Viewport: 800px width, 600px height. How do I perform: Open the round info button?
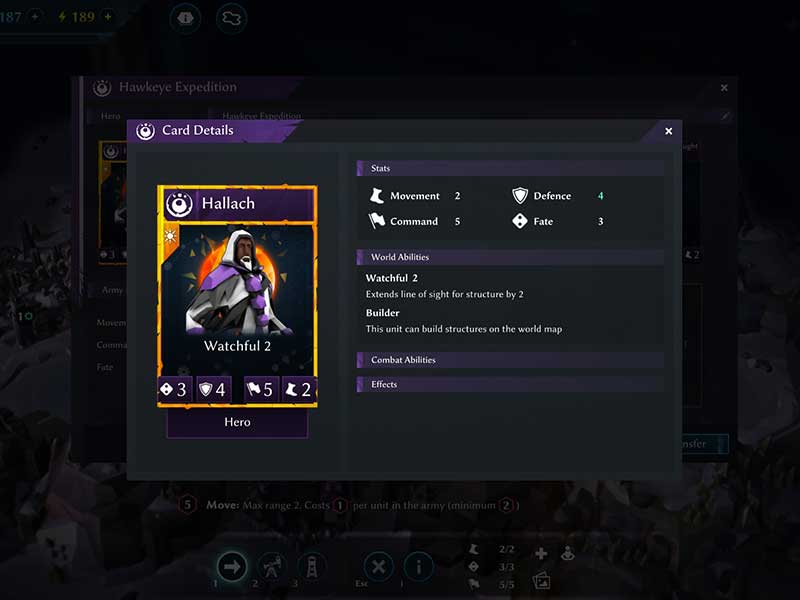(418, 567)
